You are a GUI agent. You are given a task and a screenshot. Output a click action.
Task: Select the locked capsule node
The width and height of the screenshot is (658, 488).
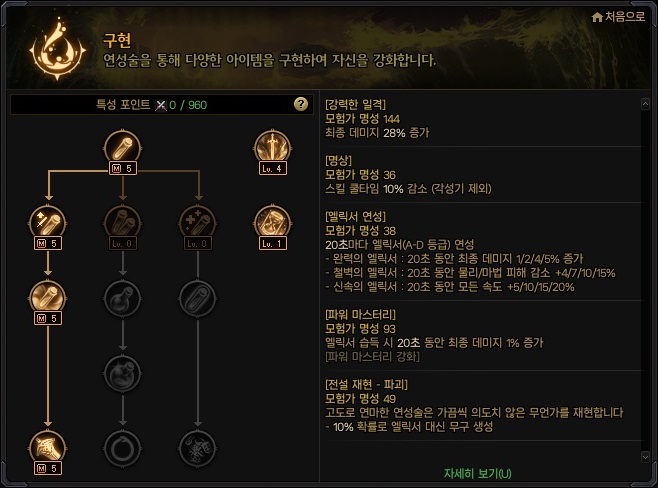[x=195, y=296]
